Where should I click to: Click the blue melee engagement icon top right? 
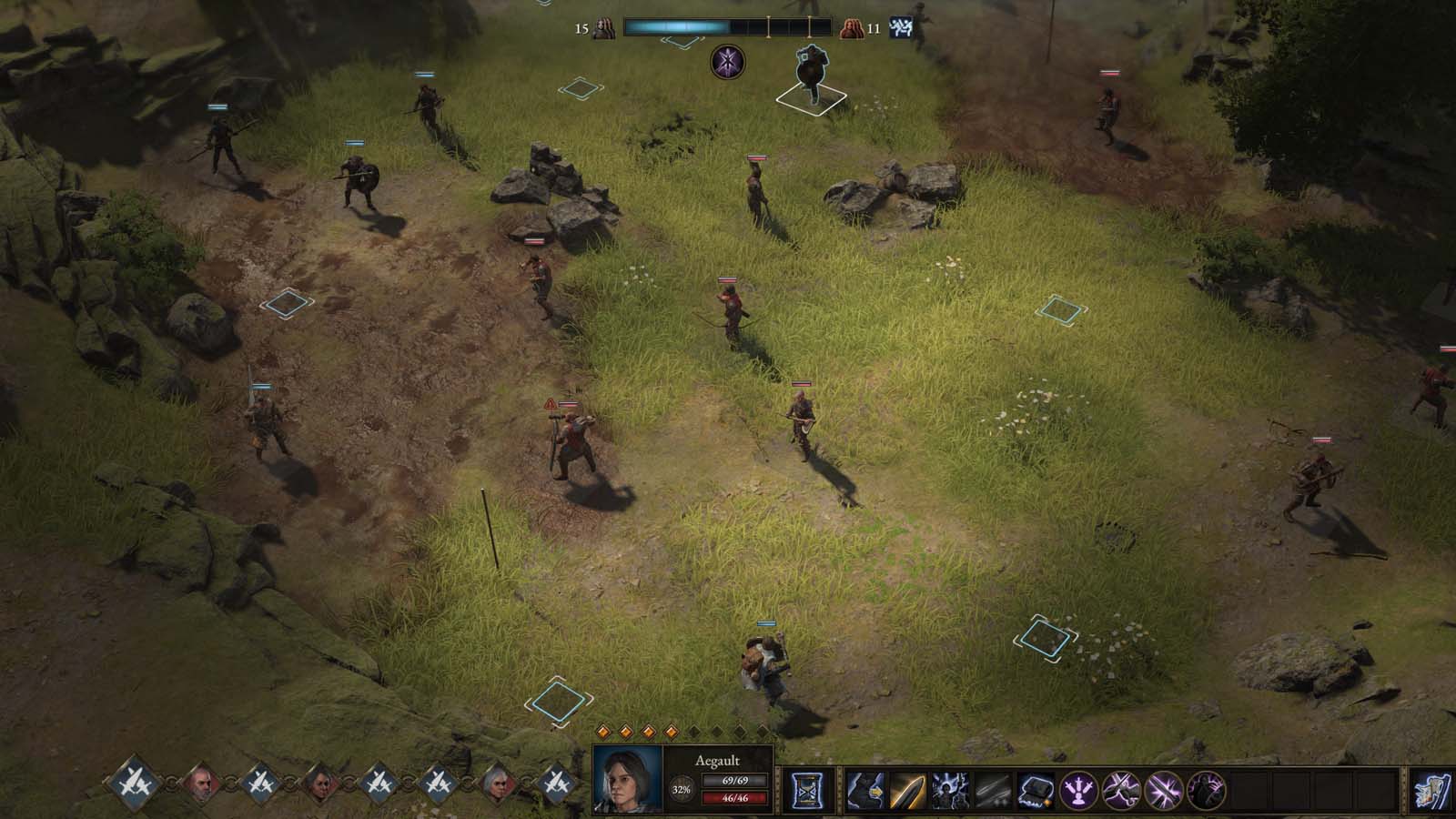[x=900, y=27]
